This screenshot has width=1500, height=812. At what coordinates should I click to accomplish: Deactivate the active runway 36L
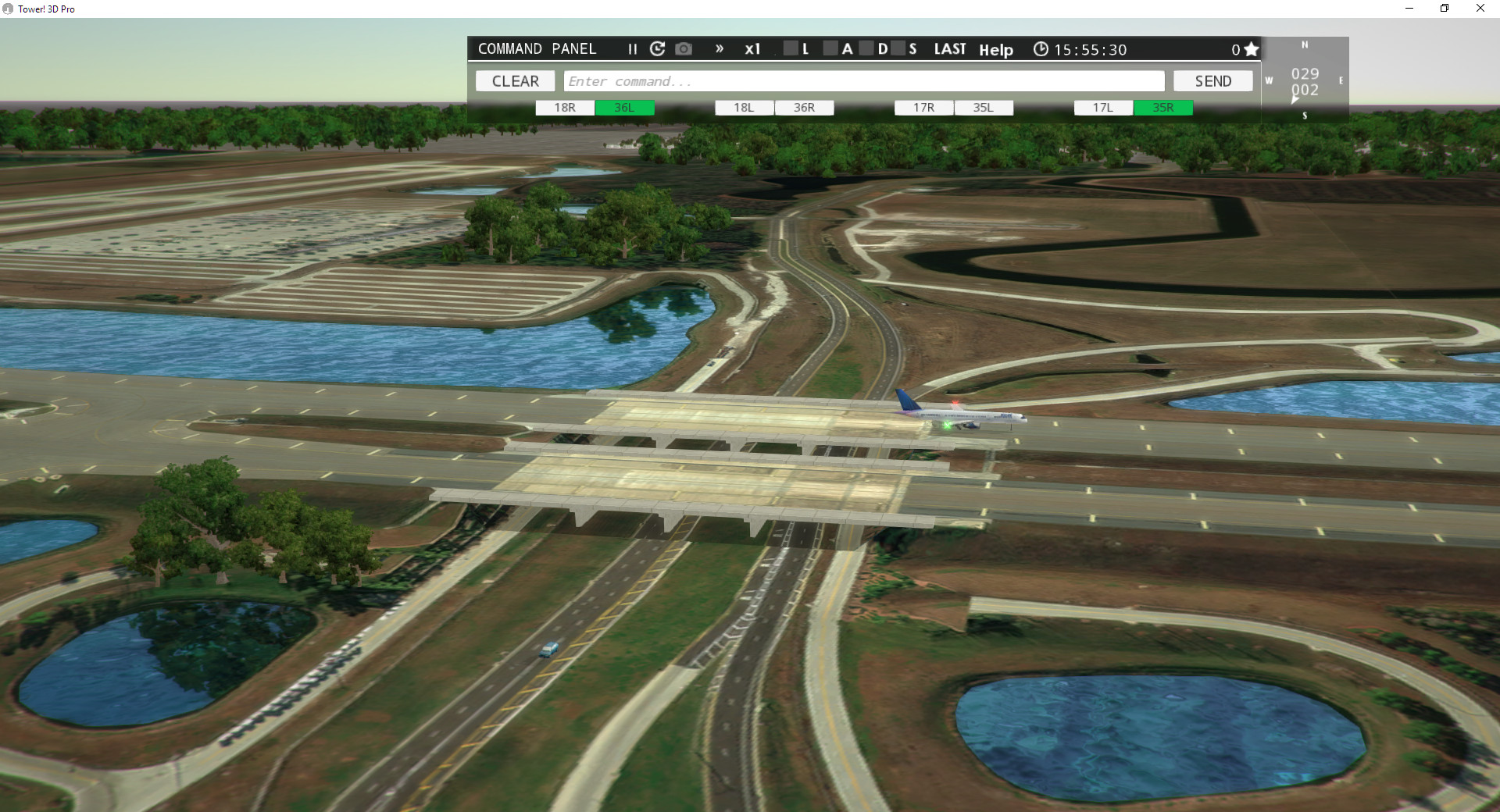tap(625, 107)
